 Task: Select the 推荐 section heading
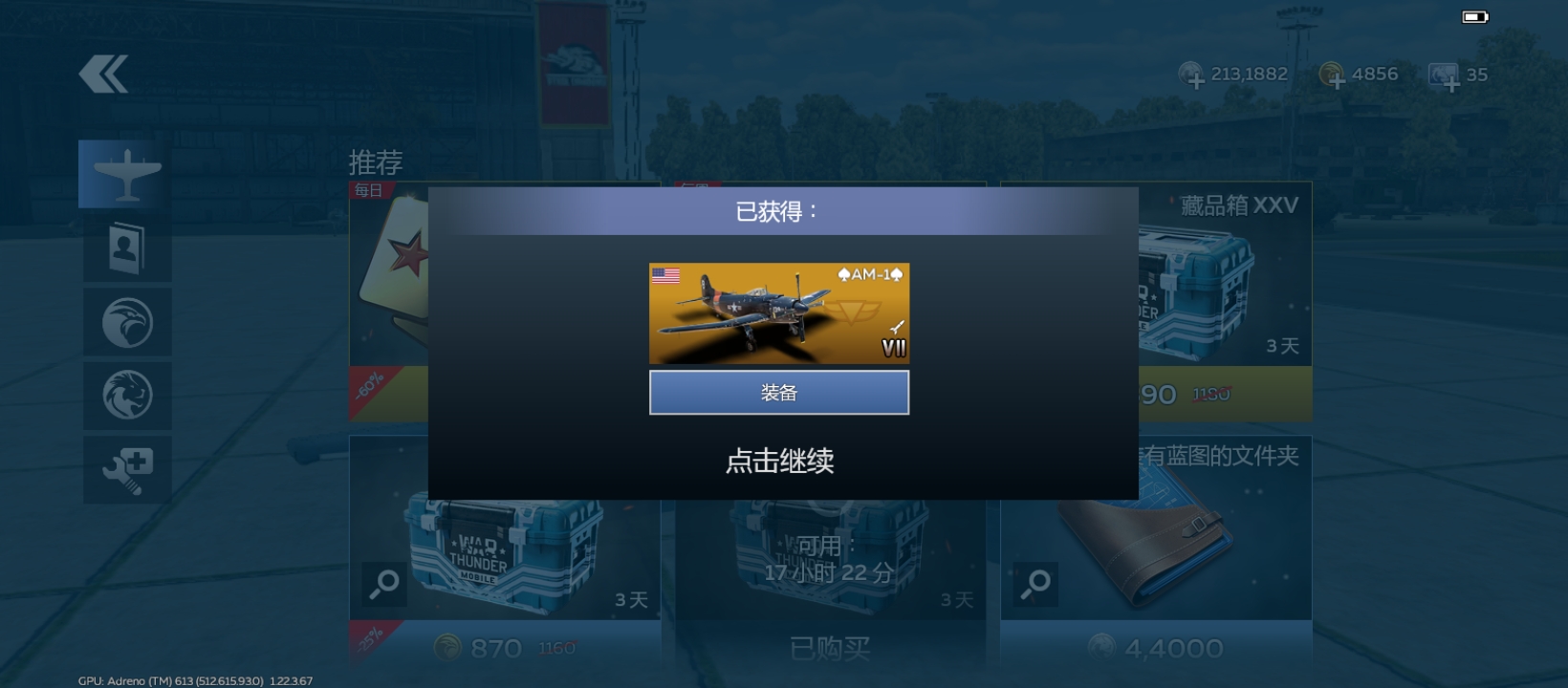[376, 161]
